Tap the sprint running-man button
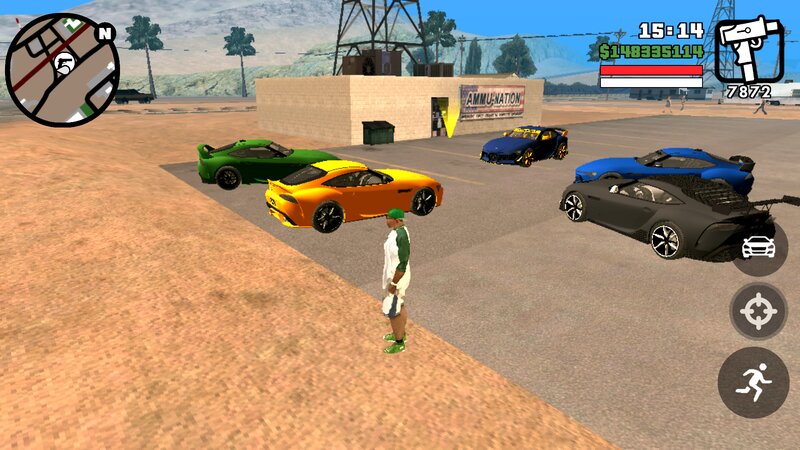The height and width of the screenshot is (450, 800). (x=753, y=382)
